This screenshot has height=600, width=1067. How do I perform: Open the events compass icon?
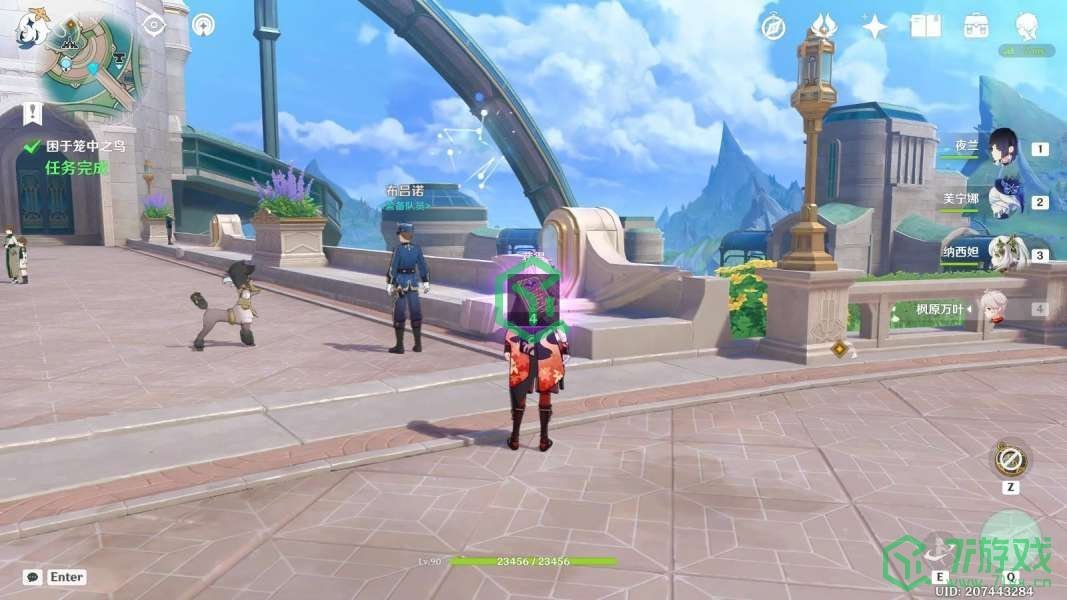pos(772,27)
